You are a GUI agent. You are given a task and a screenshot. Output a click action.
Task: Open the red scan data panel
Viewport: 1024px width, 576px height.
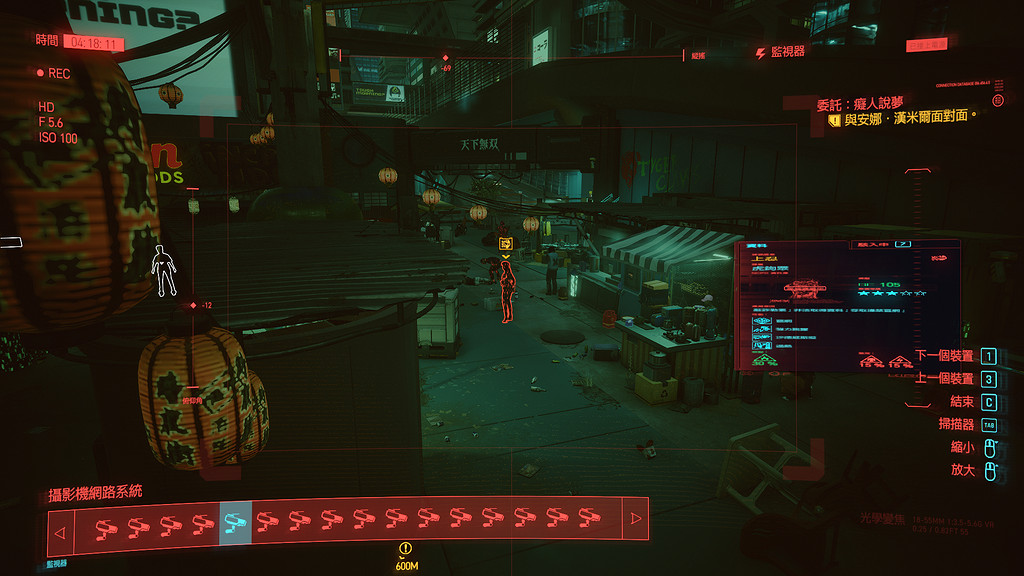[x=847, y=305]
